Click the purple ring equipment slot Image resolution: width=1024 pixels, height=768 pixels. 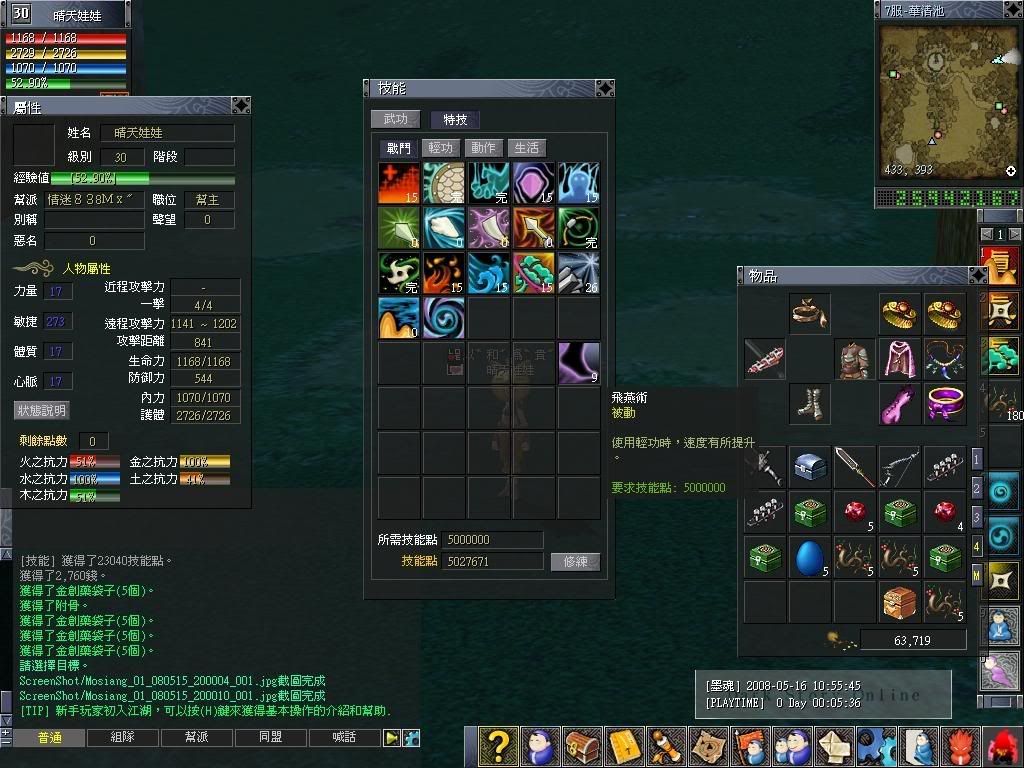(944, 404)
